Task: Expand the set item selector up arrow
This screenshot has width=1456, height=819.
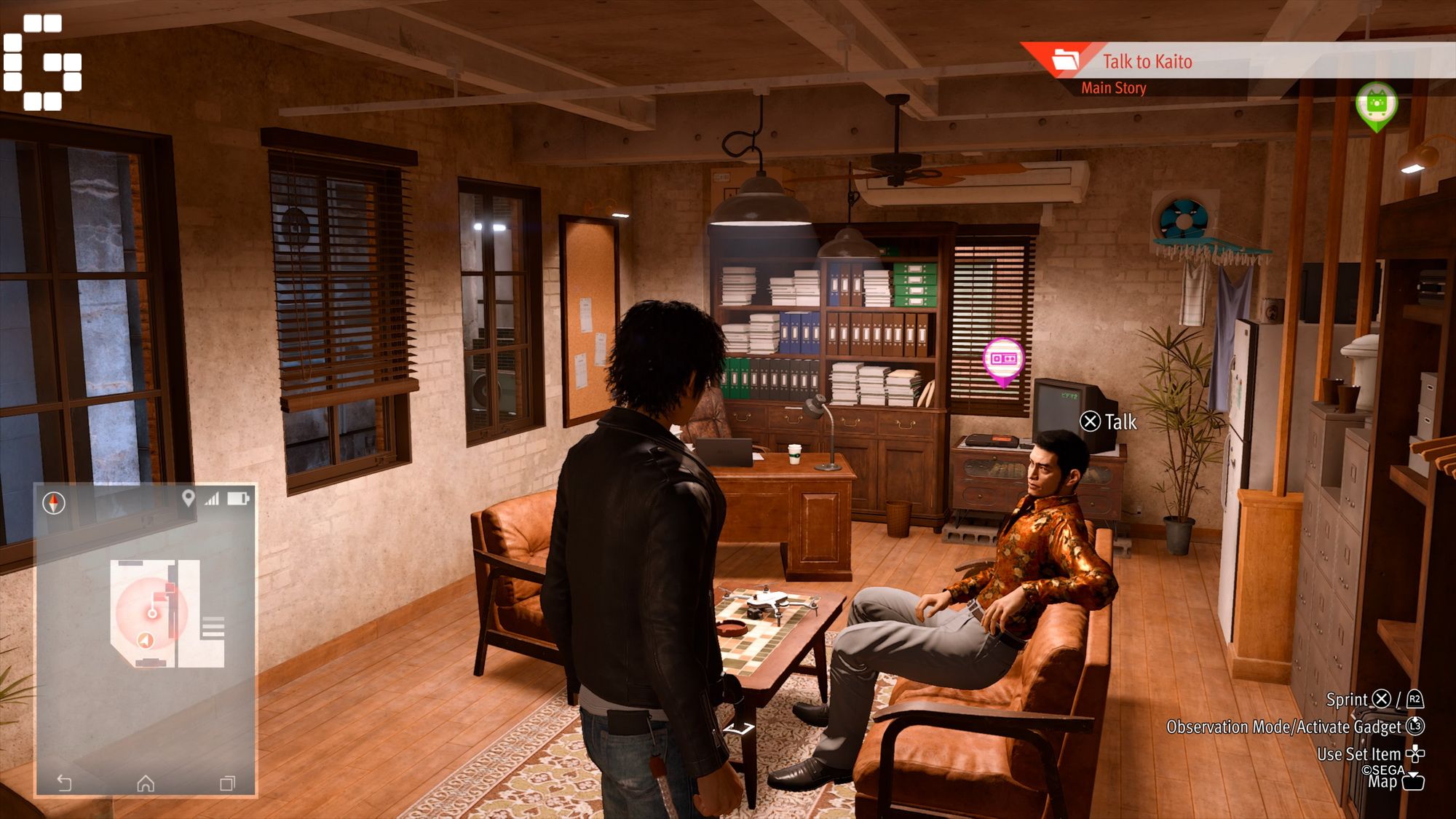Action: (1416, 747)
